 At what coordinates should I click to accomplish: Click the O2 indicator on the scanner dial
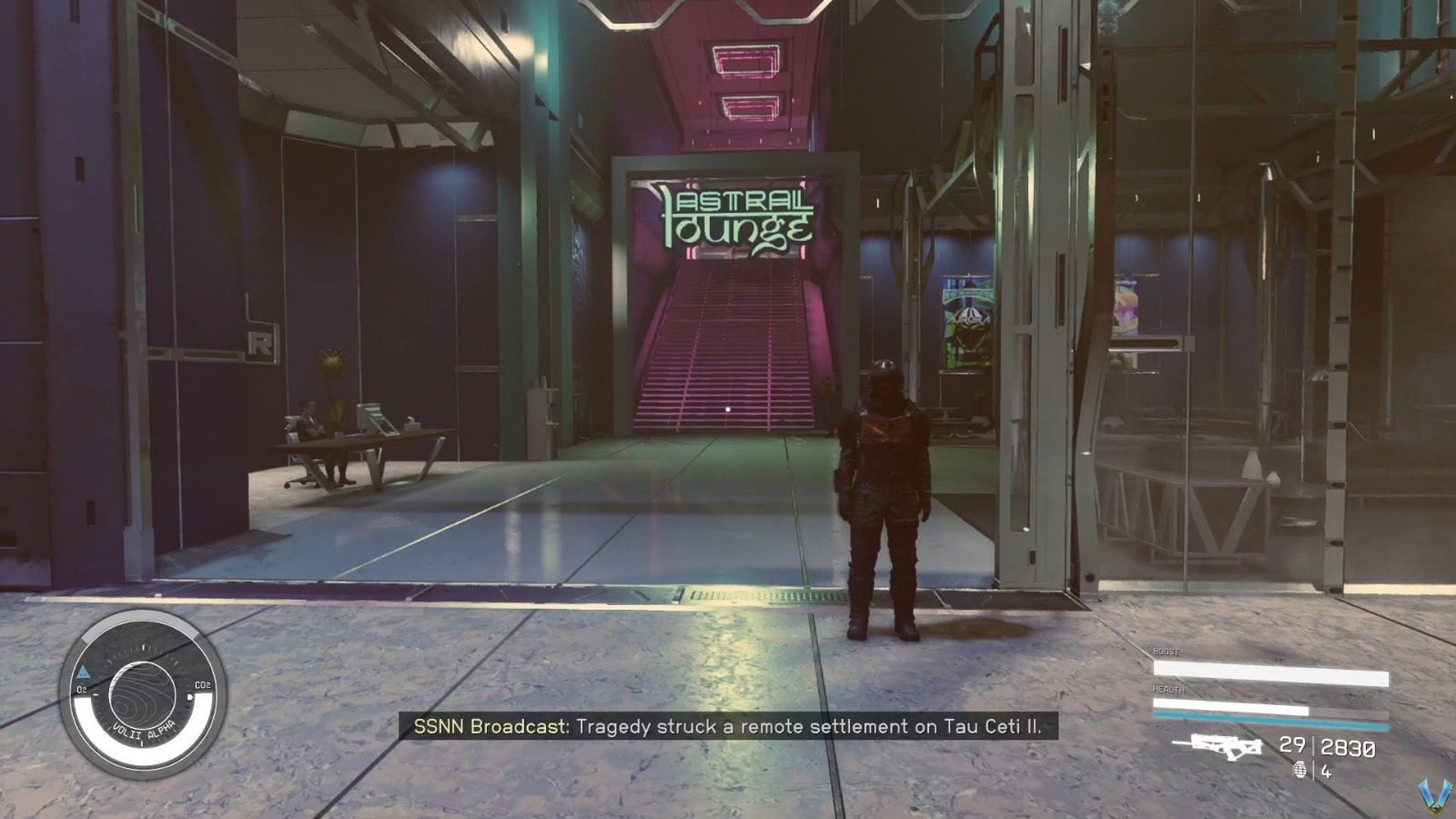(81, 689)
